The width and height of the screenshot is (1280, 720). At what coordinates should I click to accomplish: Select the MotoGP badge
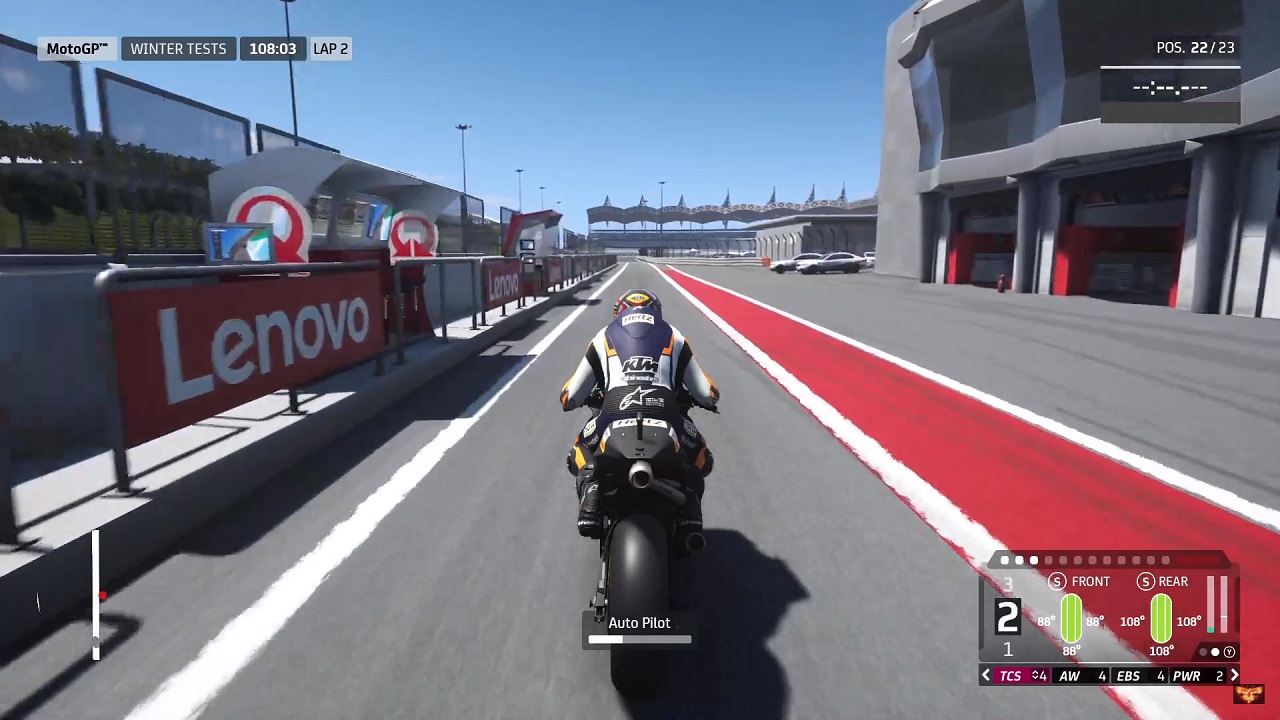pyautogui.click(x=77, y=48)
